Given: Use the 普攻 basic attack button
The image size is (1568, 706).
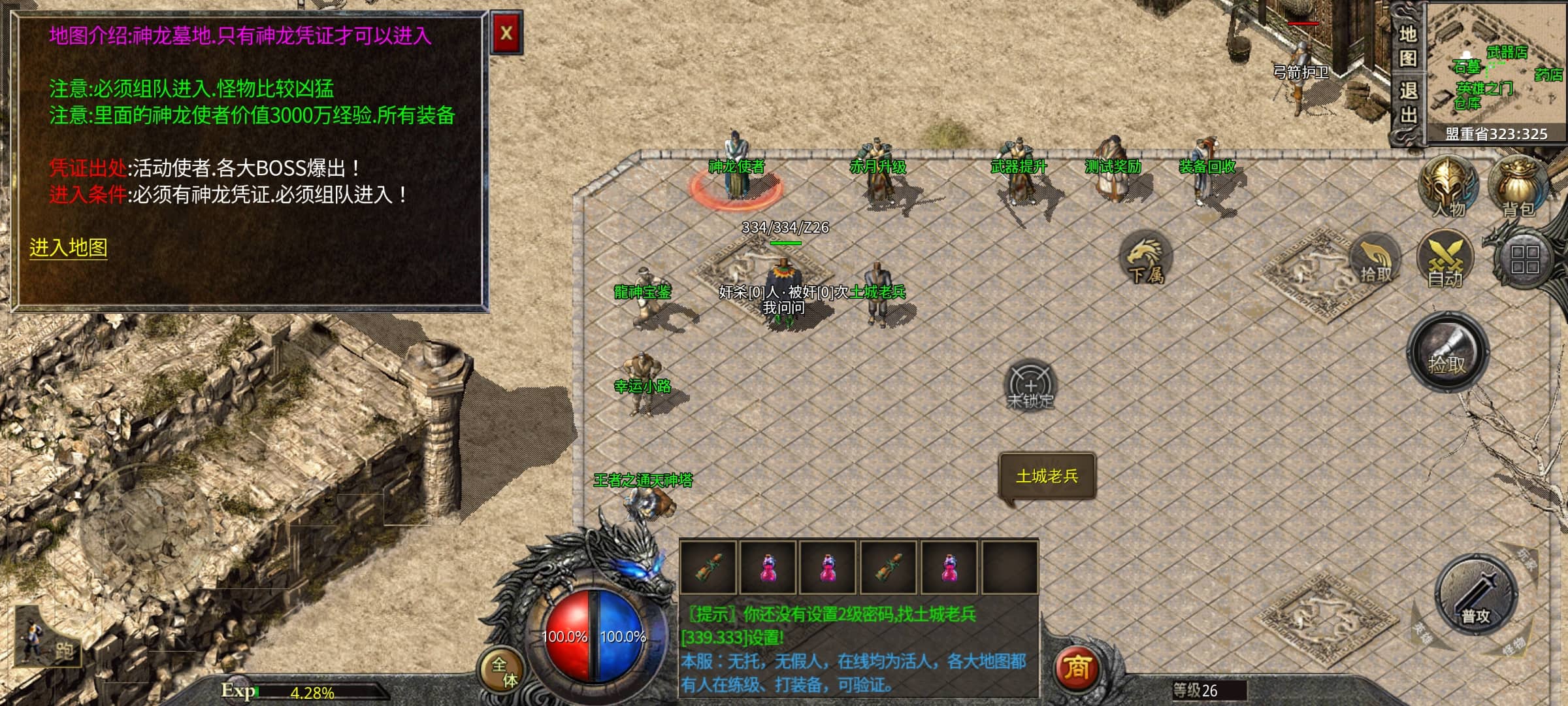Looking at the screenshot, I should click(1476, 596).
